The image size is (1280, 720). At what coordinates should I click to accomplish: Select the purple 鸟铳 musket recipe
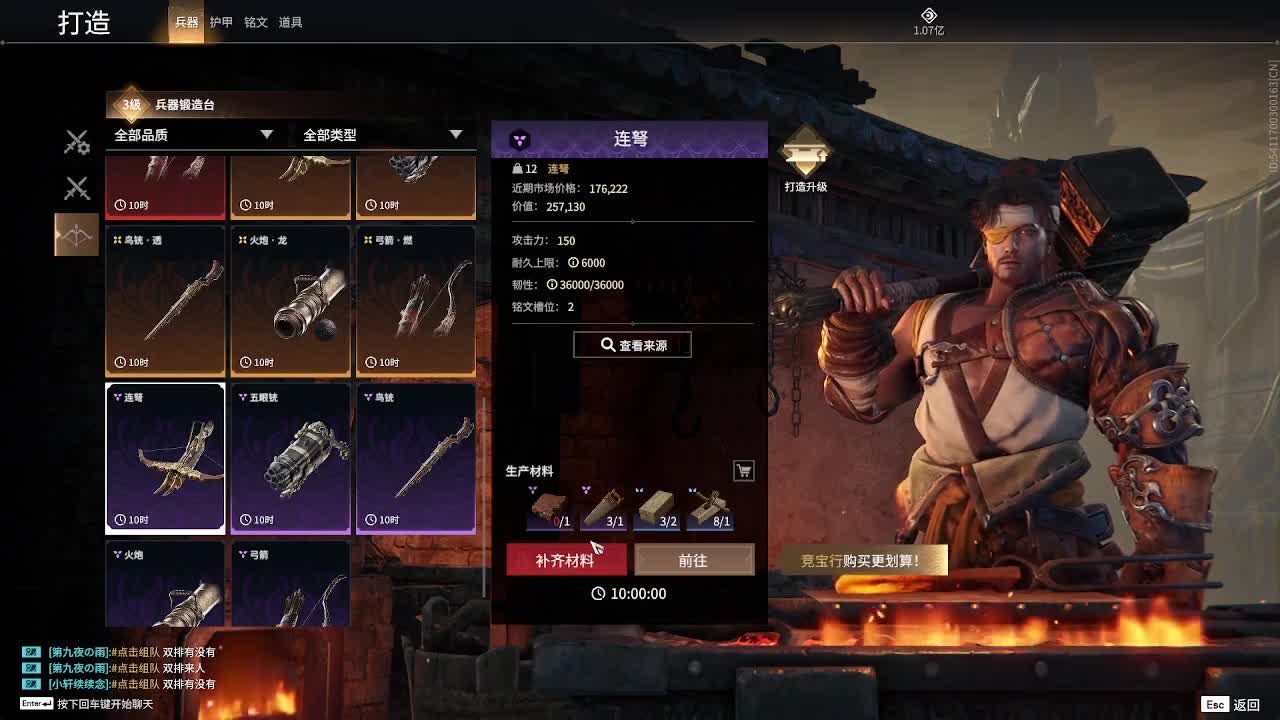coord(416,458)
